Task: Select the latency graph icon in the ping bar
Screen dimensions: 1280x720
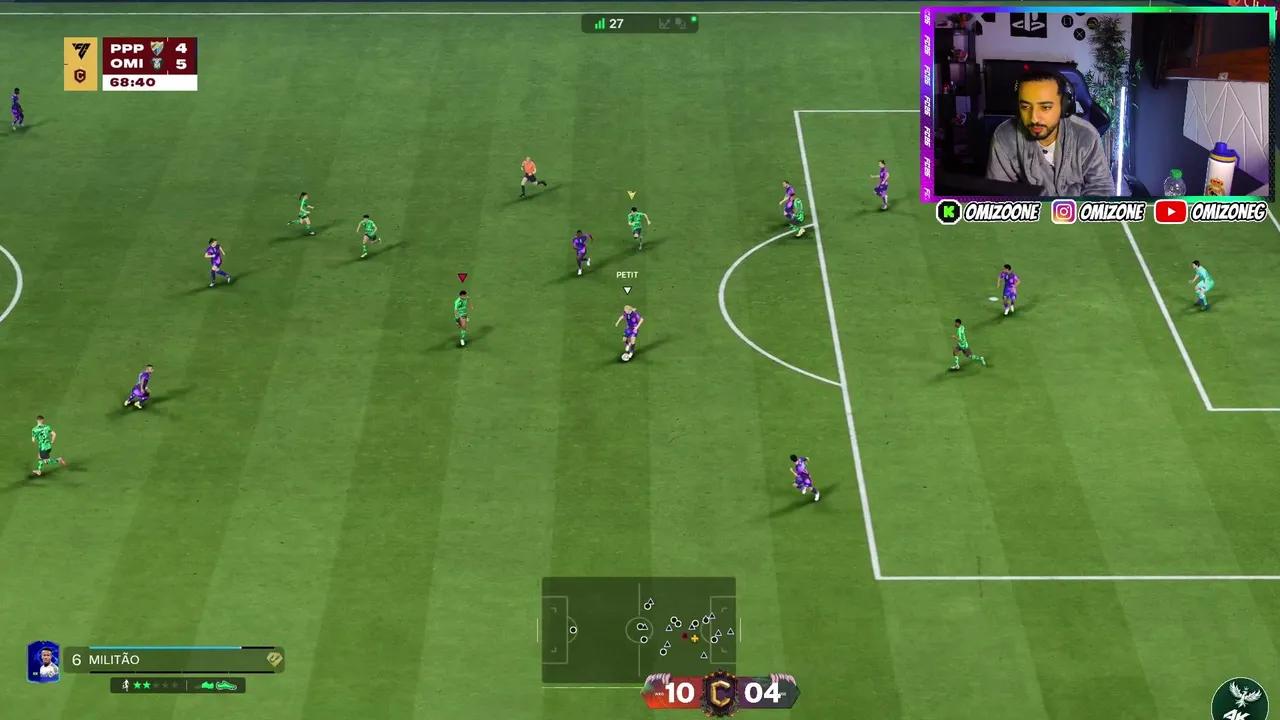Action: (663, 23)
